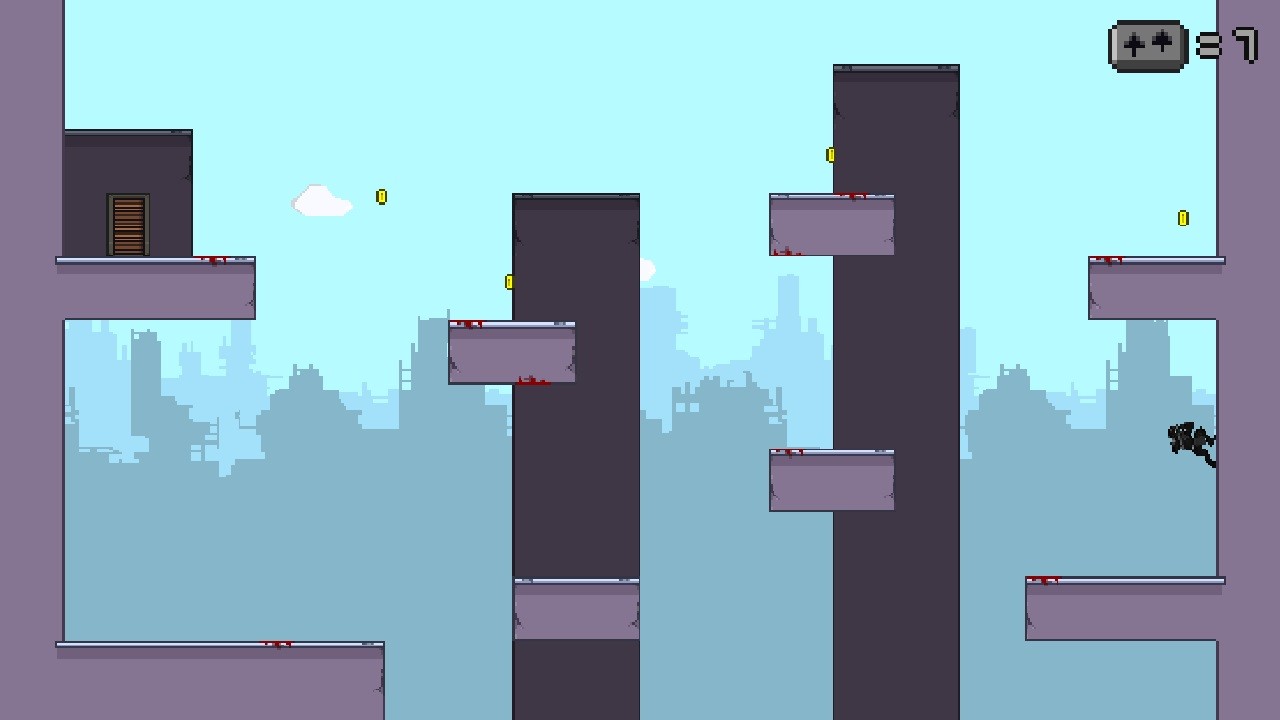
Task: Click the double-jump boots indicator top right
Action: tap(1146, 45)
